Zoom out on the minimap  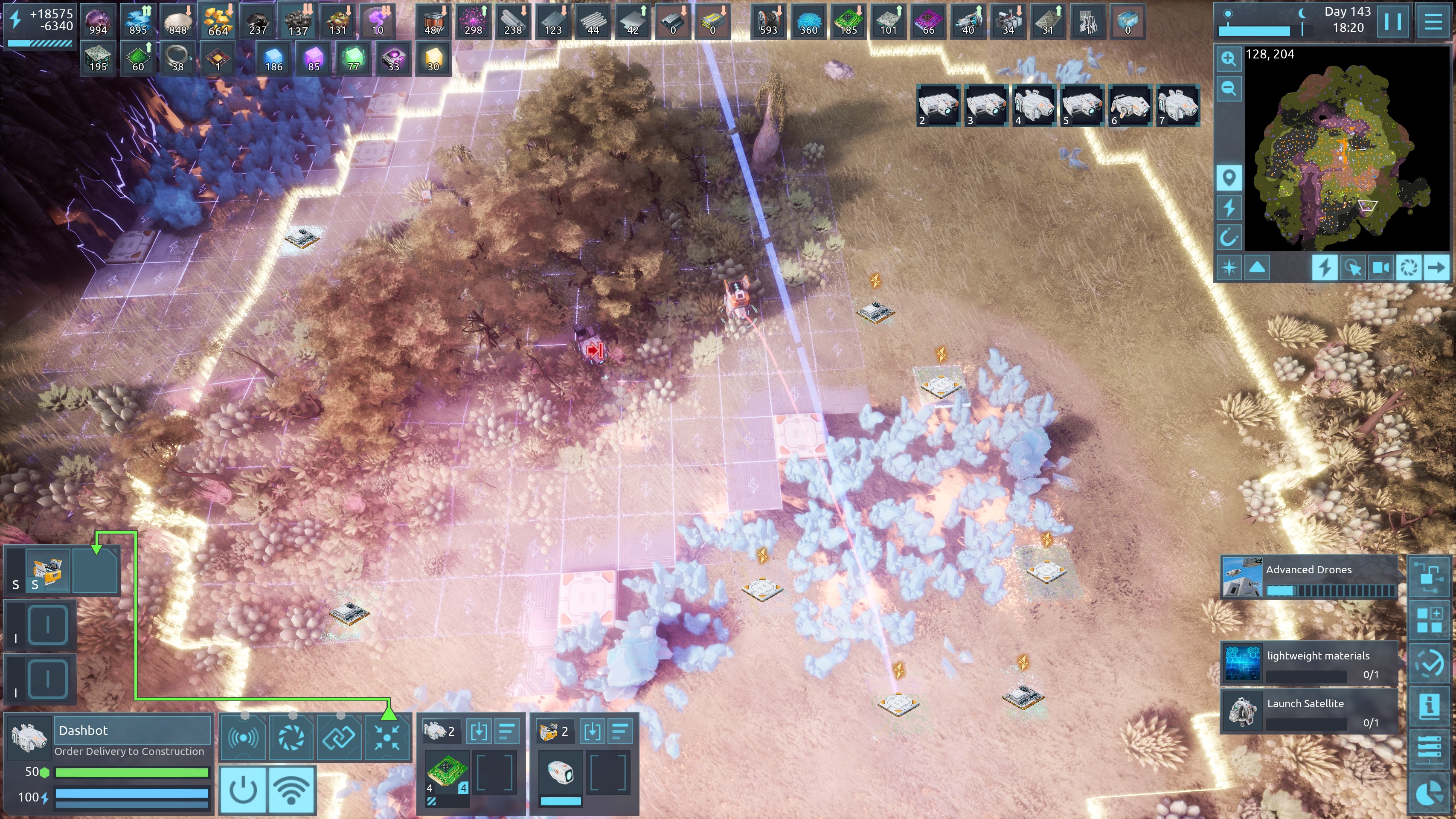pyautogui.click(x=1228, y=88)
